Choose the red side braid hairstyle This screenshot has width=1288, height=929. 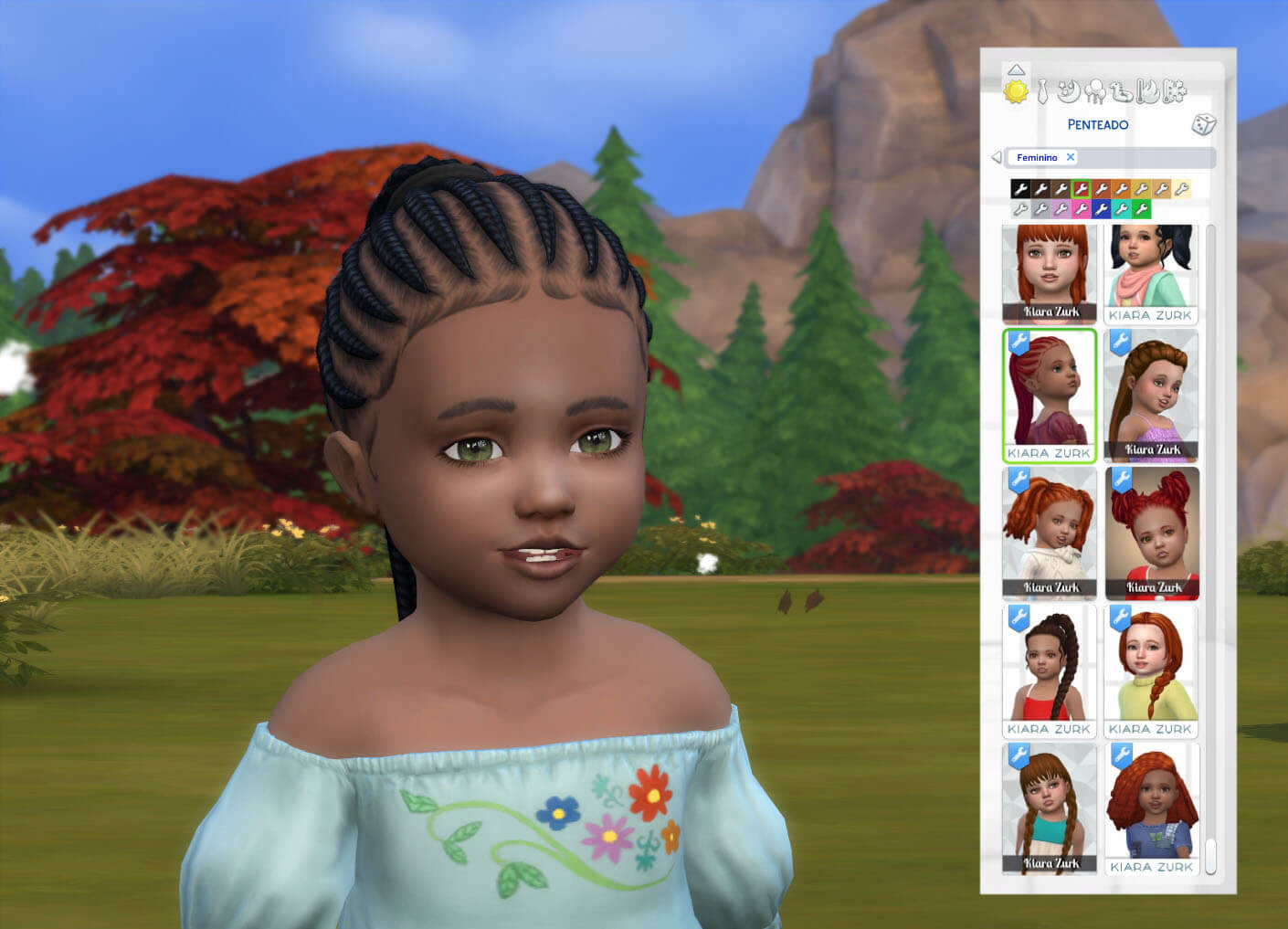click(1150, 670)
